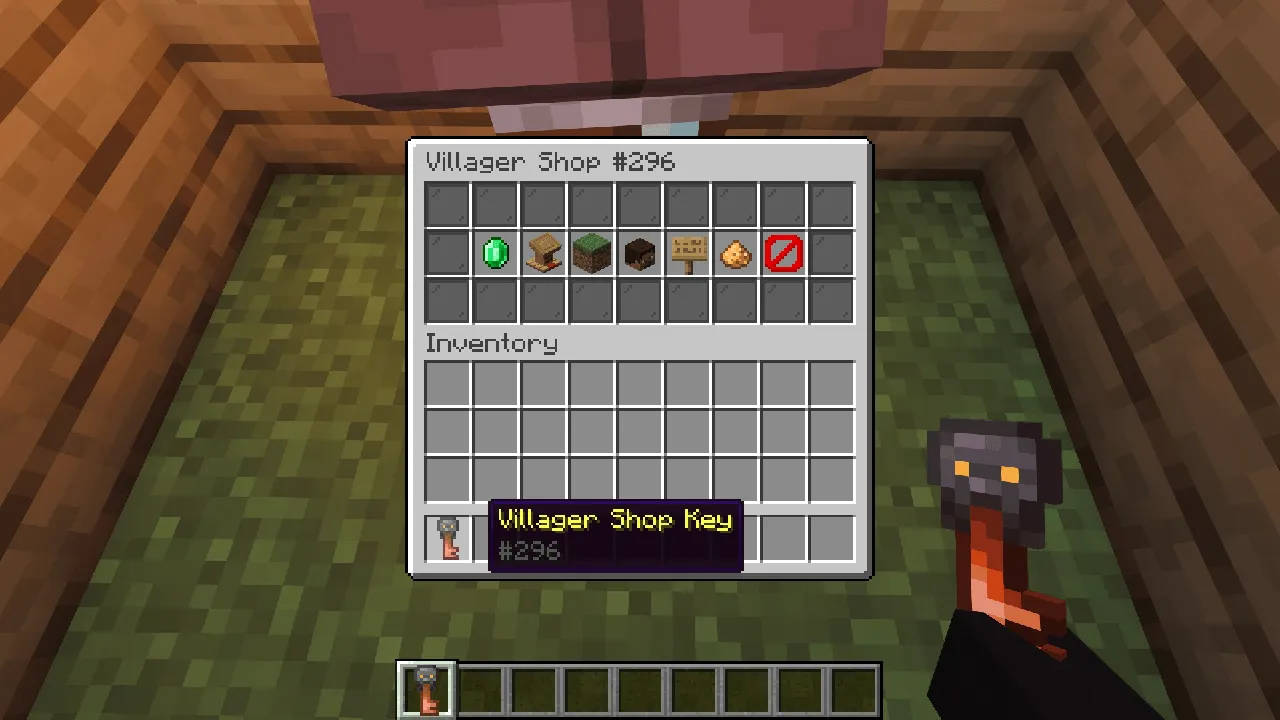Select the glowstone dust pile item
This screenshot has height=720, width=1280.
tap(735, 253)
